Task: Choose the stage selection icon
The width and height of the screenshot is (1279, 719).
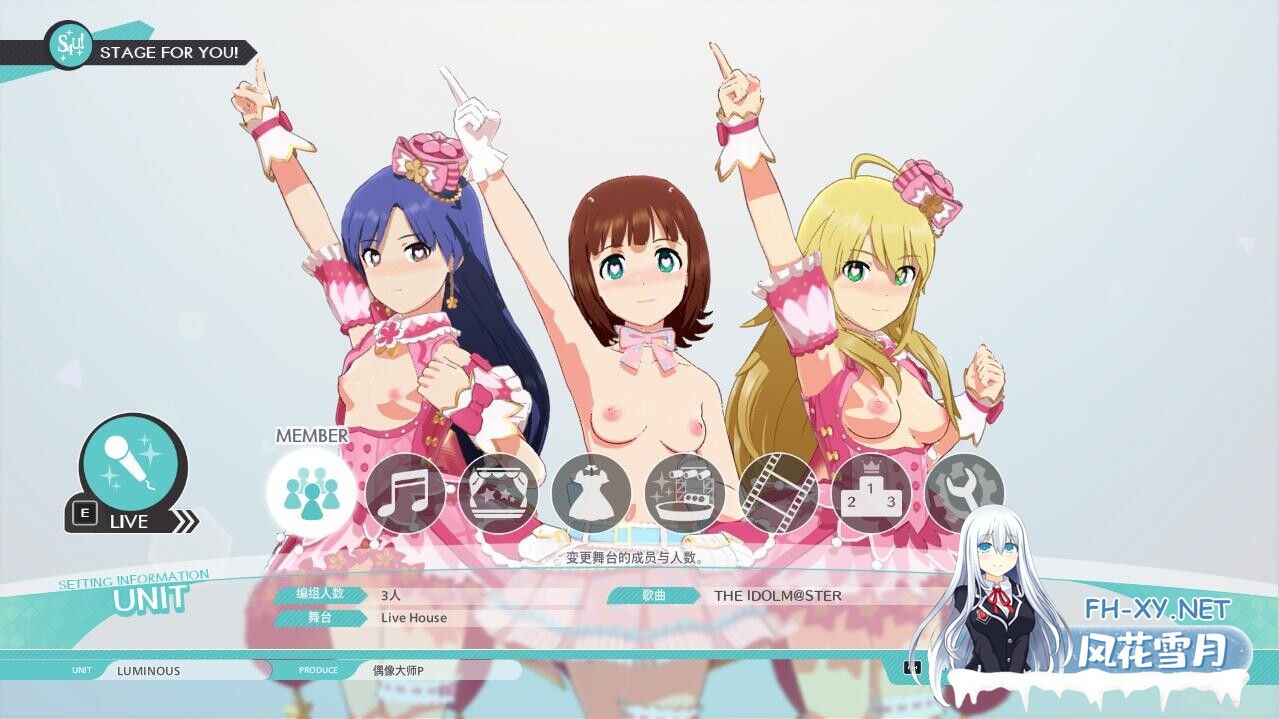Action: (498, 493)
